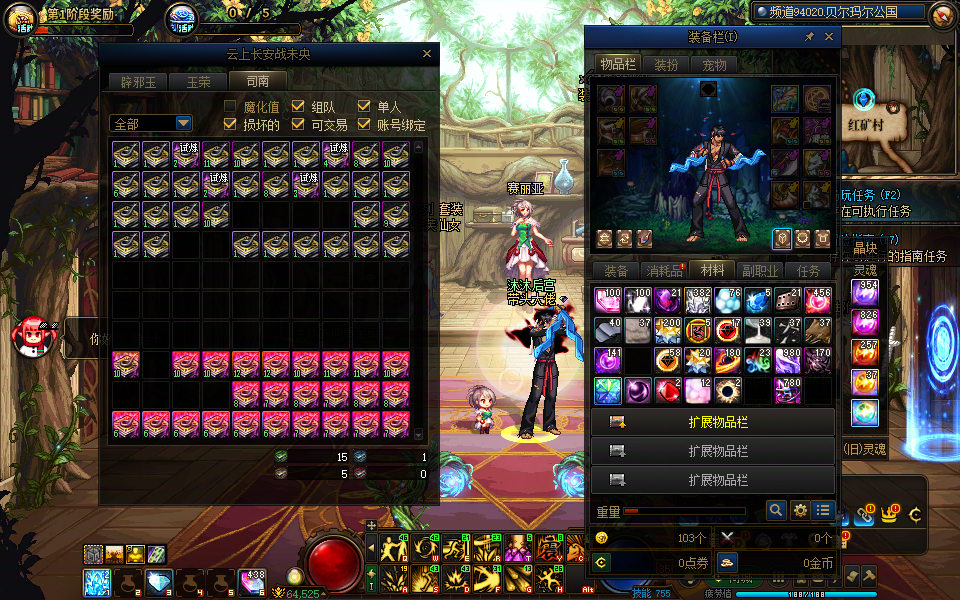The height and width of the screenshot is (600, 960).
Task: Click the highlighted yellow 扩展物品栏 button
Action: 712,422
